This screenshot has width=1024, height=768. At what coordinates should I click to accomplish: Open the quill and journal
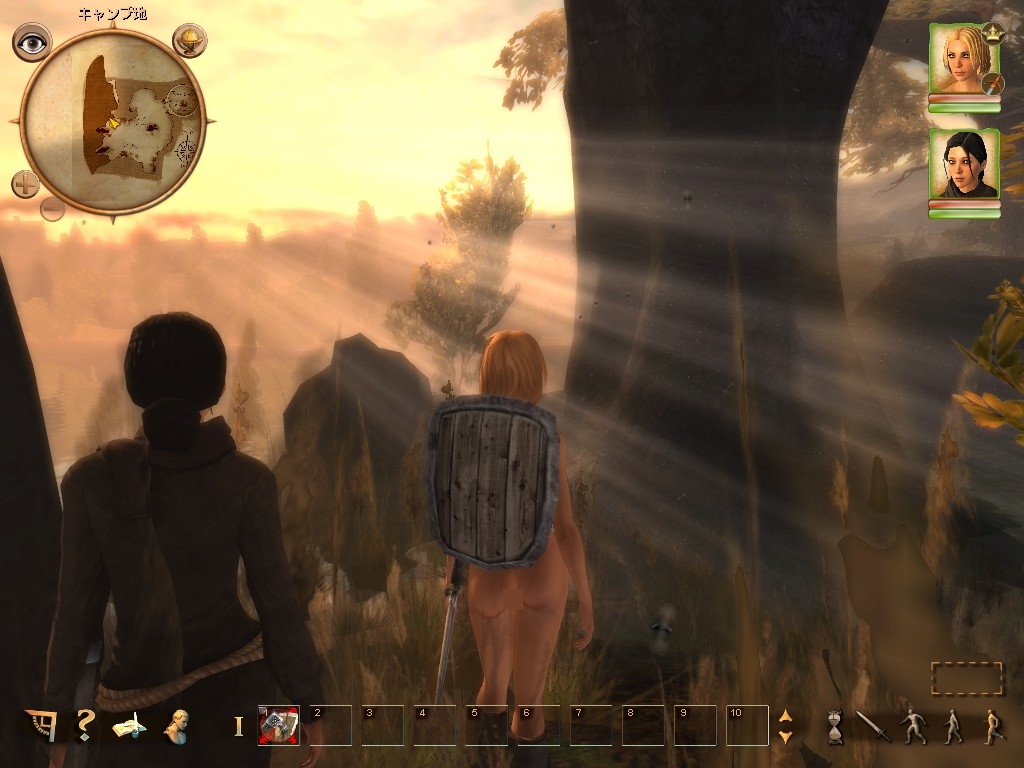click(129, 726)
